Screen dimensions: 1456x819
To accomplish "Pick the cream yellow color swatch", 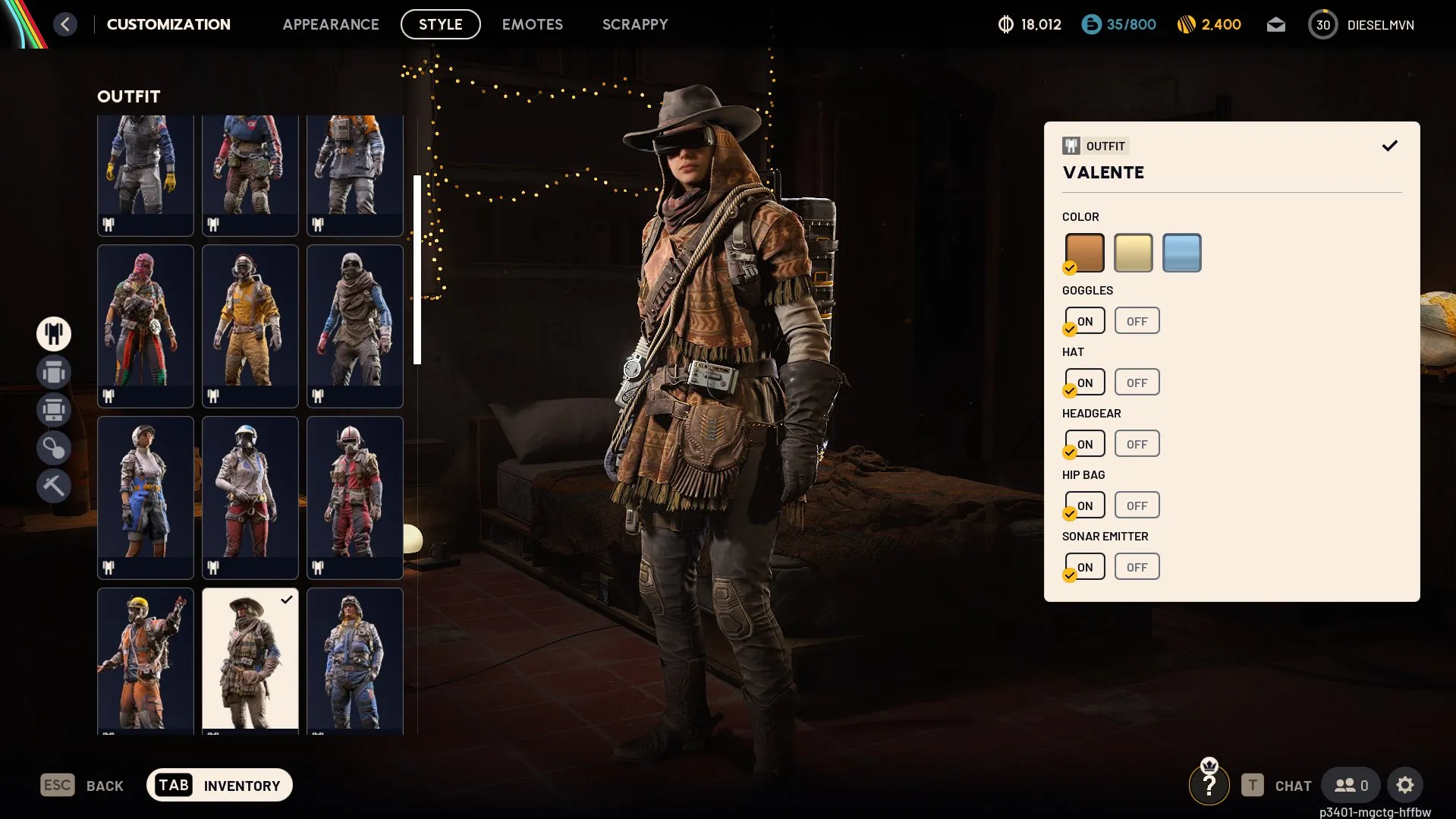I will 1133,253.
